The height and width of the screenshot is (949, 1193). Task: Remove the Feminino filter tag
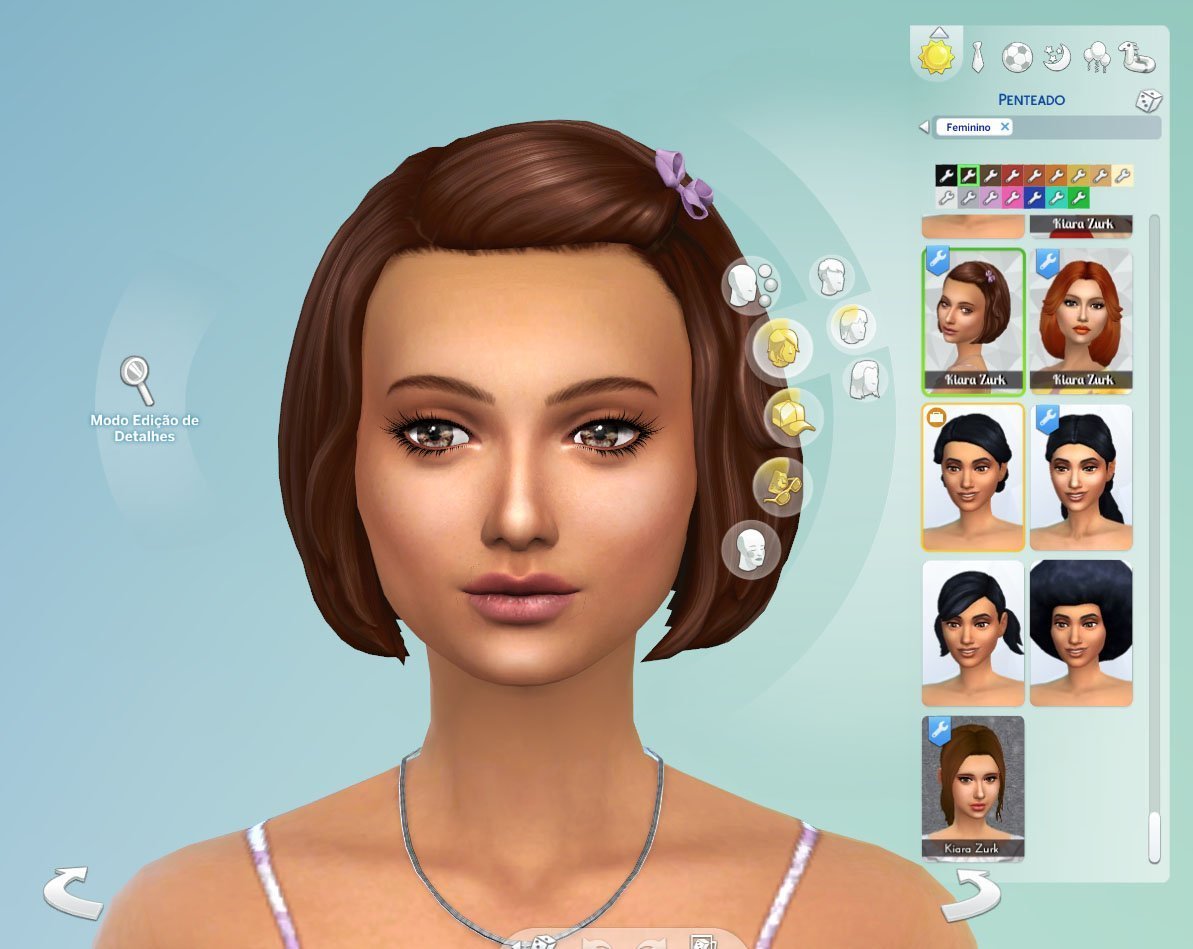(x=1005, y=127)
